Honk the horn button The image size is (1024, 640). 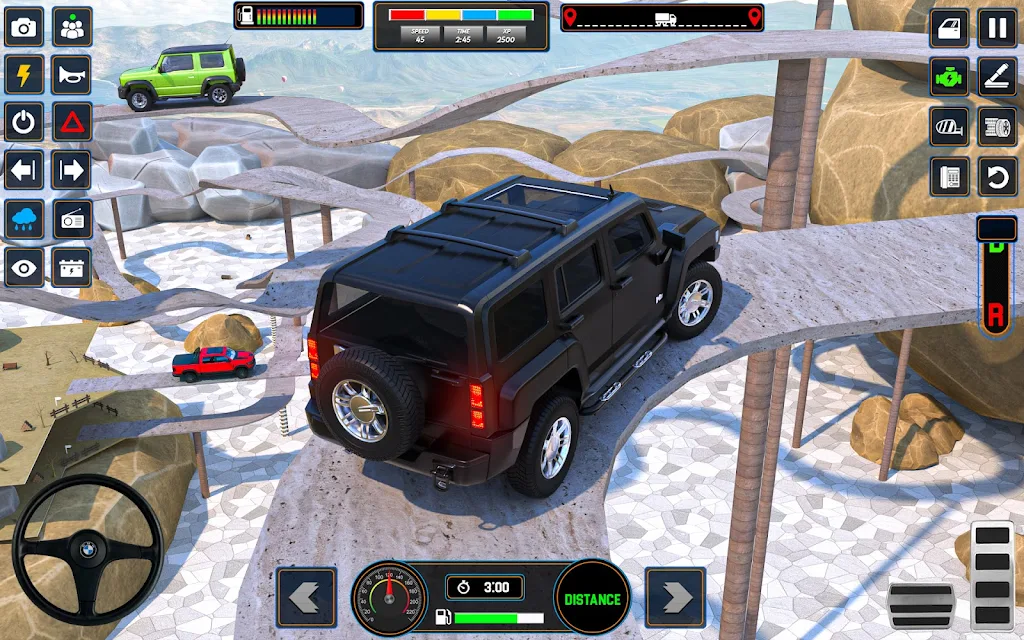72,75
